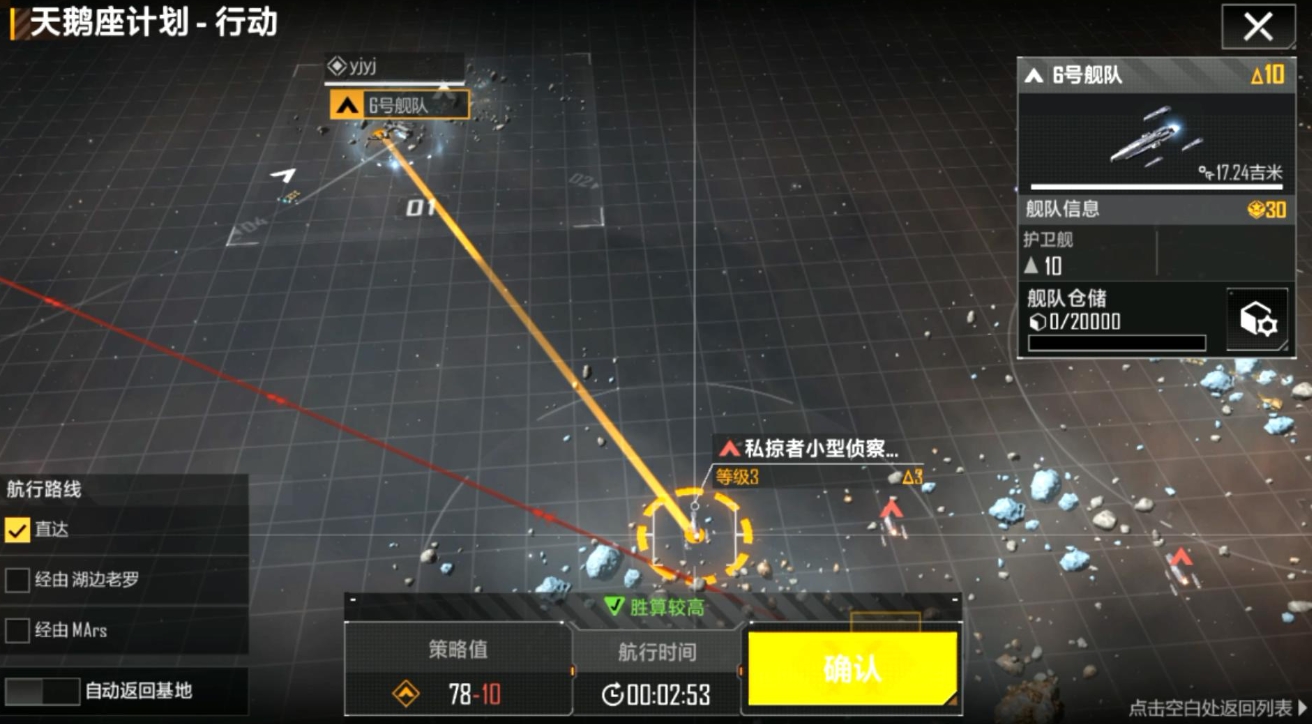Open the fleet cargo settings icon
1312x724 pixels.
(x=1256, y=316)
